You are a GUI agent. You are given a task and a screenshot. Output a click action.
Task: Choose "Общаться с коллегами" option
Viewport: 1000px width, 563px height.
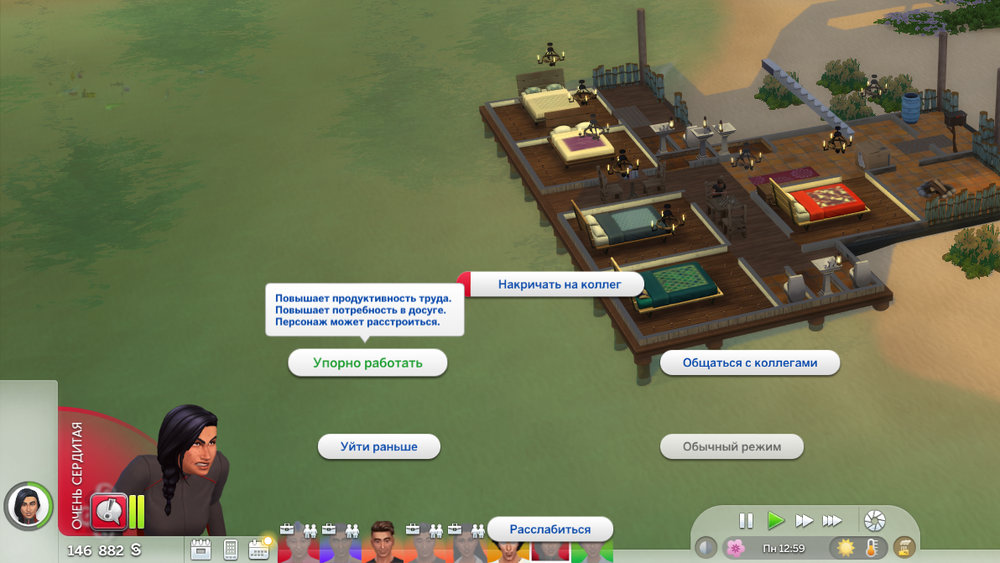pyautogui.click(x=749, y=363)
